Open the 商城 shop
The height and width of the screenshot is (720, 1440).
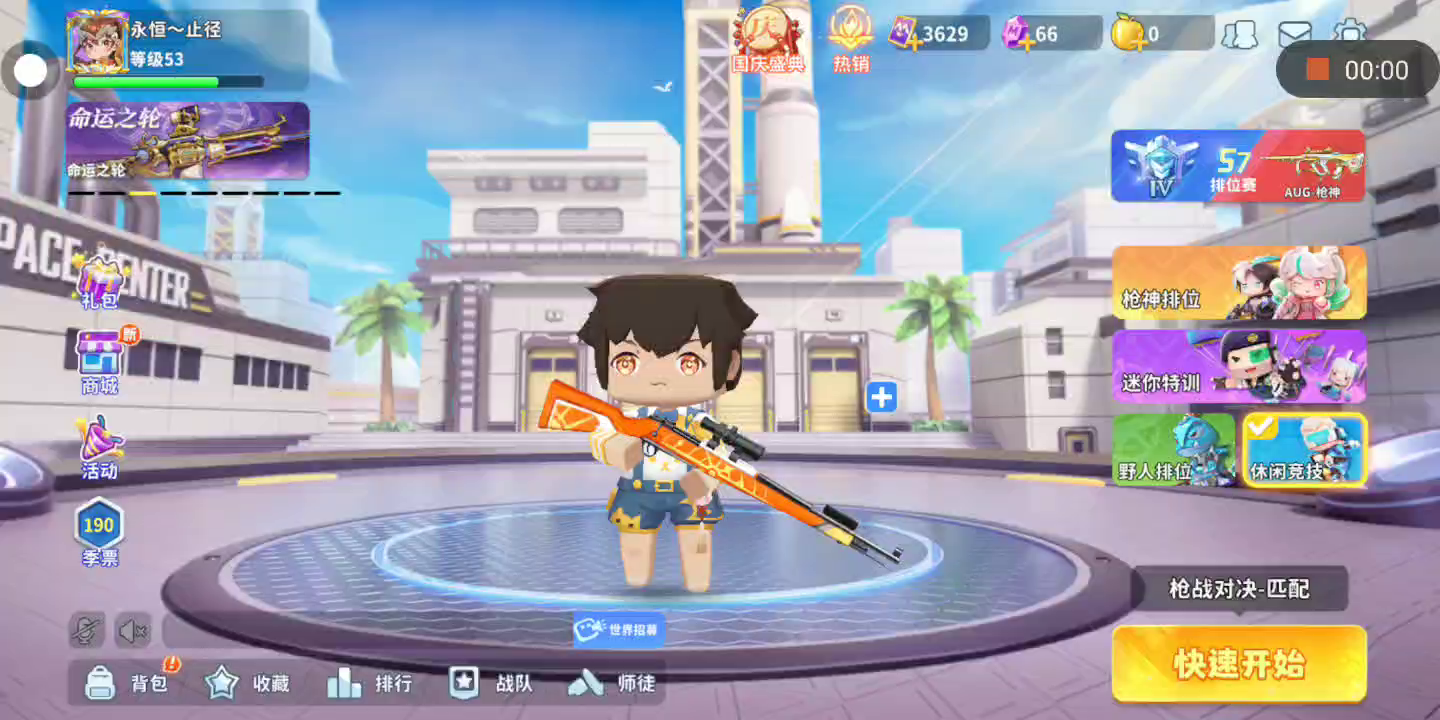99,362
